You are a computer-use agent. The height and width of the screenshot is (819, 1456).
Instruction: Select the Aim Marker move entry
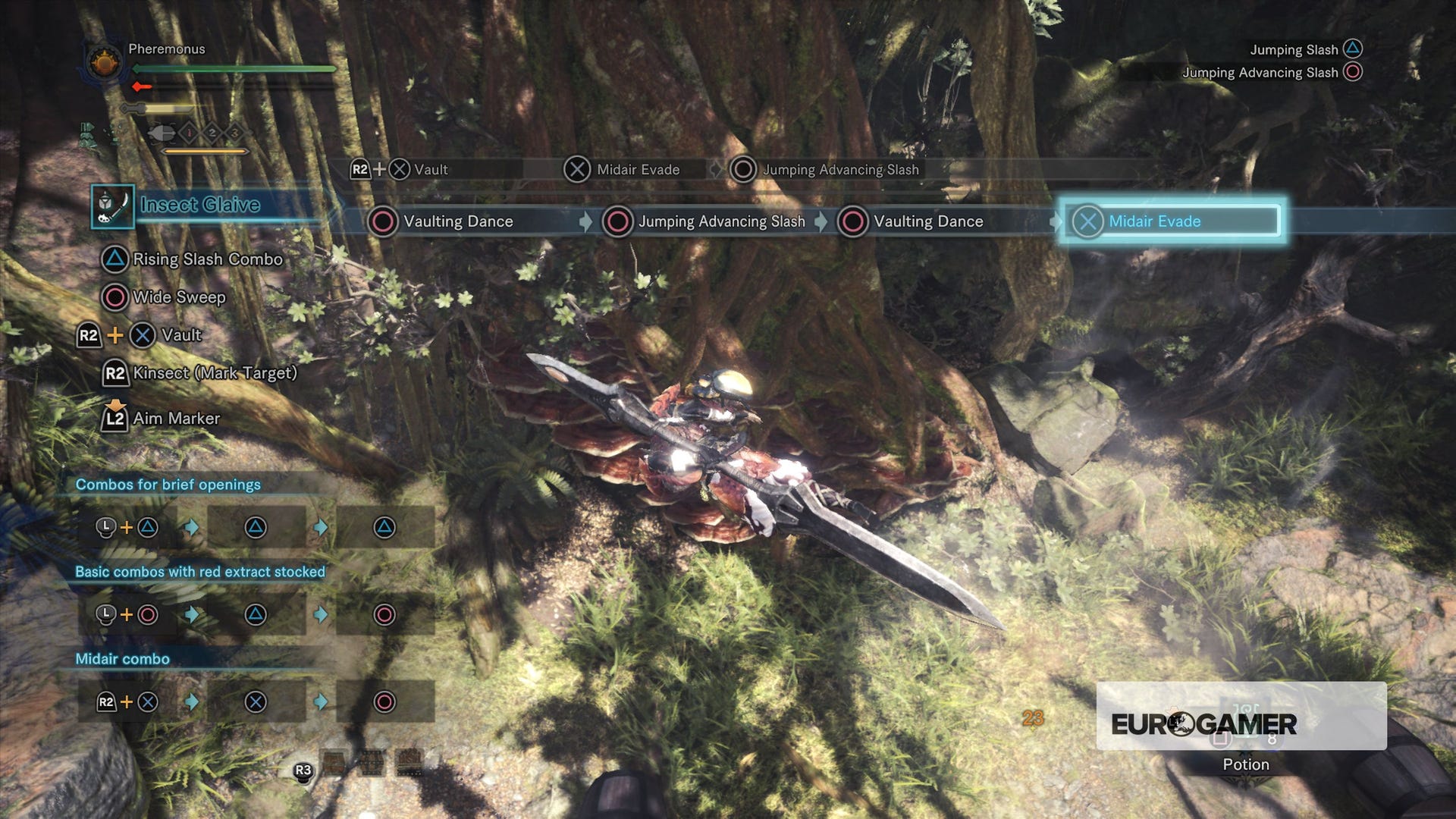(175, 419)
